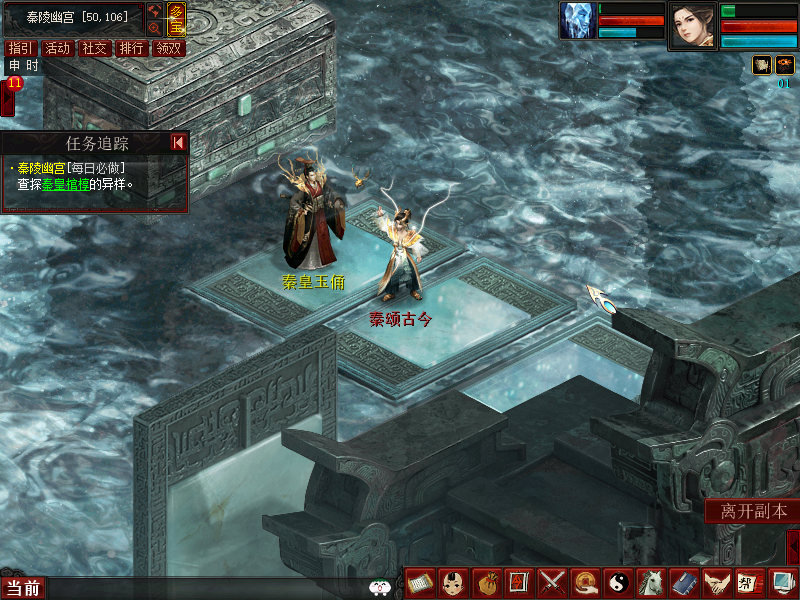Select the player character portrait
The image size is (800, 600).
[692, 25]
